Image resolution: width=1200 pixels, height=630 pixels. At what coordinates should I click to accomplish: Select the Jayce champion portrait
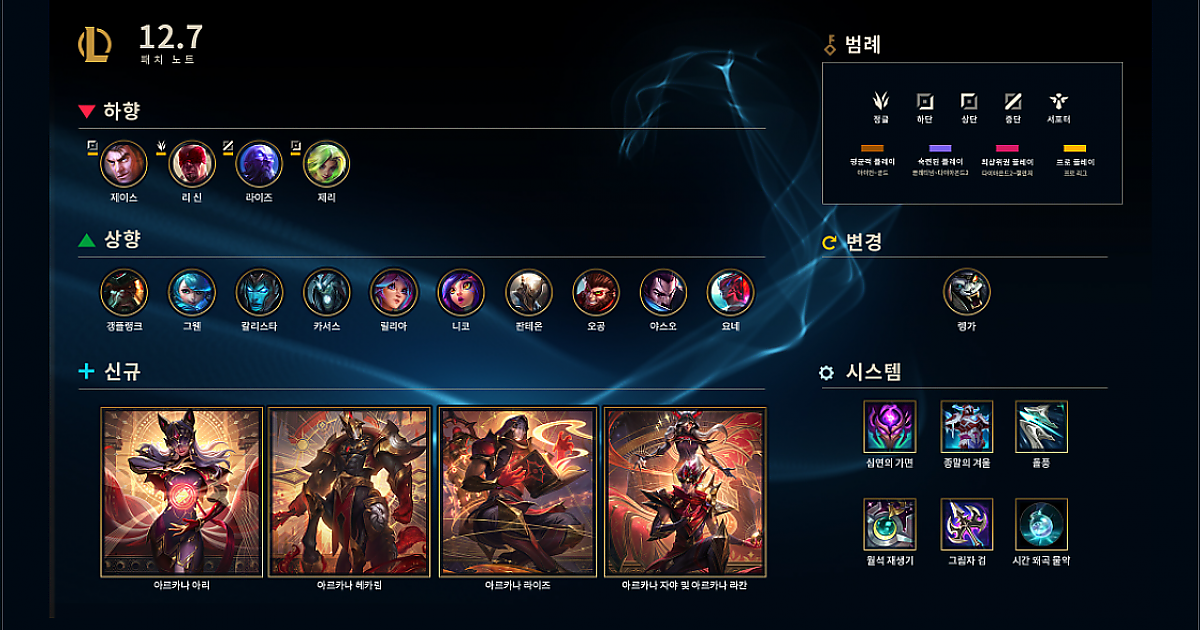[x=124, y=164]
